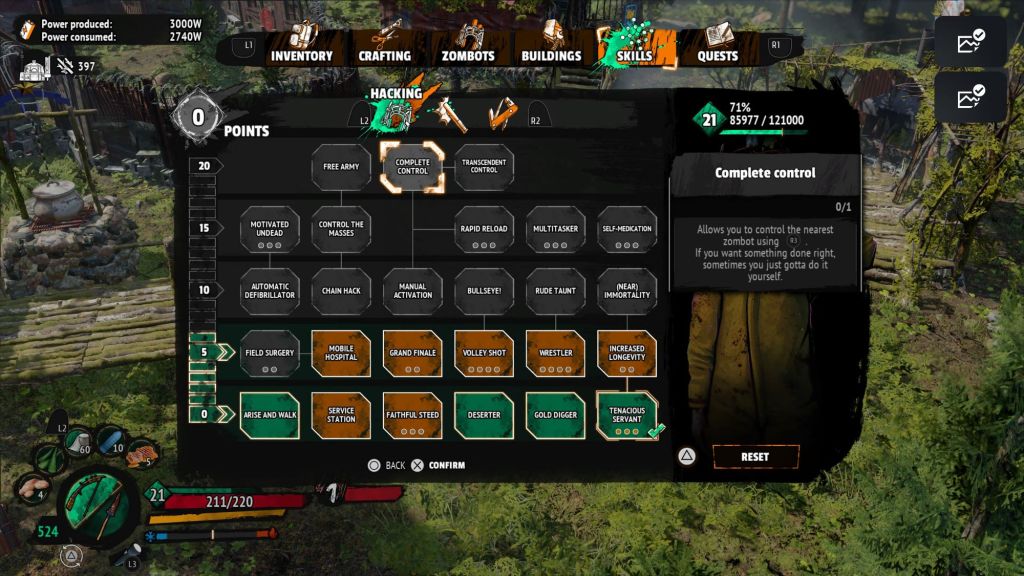
Task: Select the Multitasker skill node
Action: point(555,229)
